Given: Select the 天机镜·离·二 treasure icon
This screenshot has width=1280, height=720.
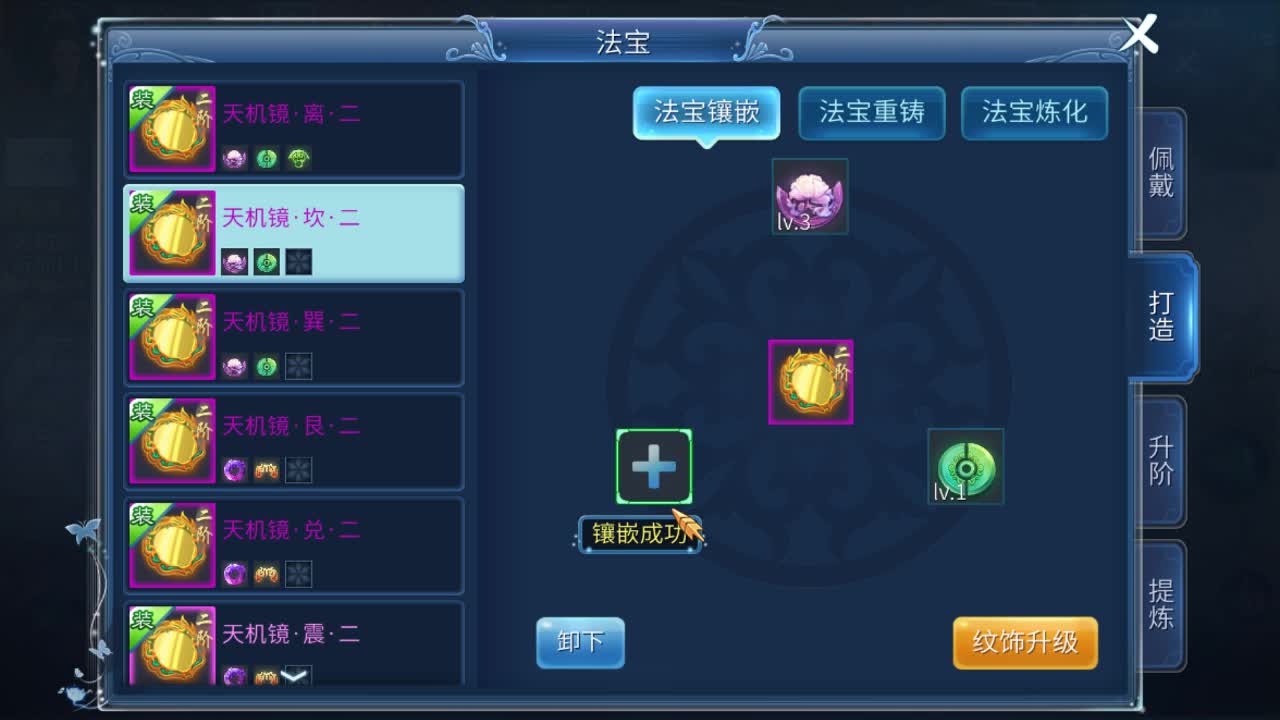Looking at the screenshot, I should click(x=171, y=128).
